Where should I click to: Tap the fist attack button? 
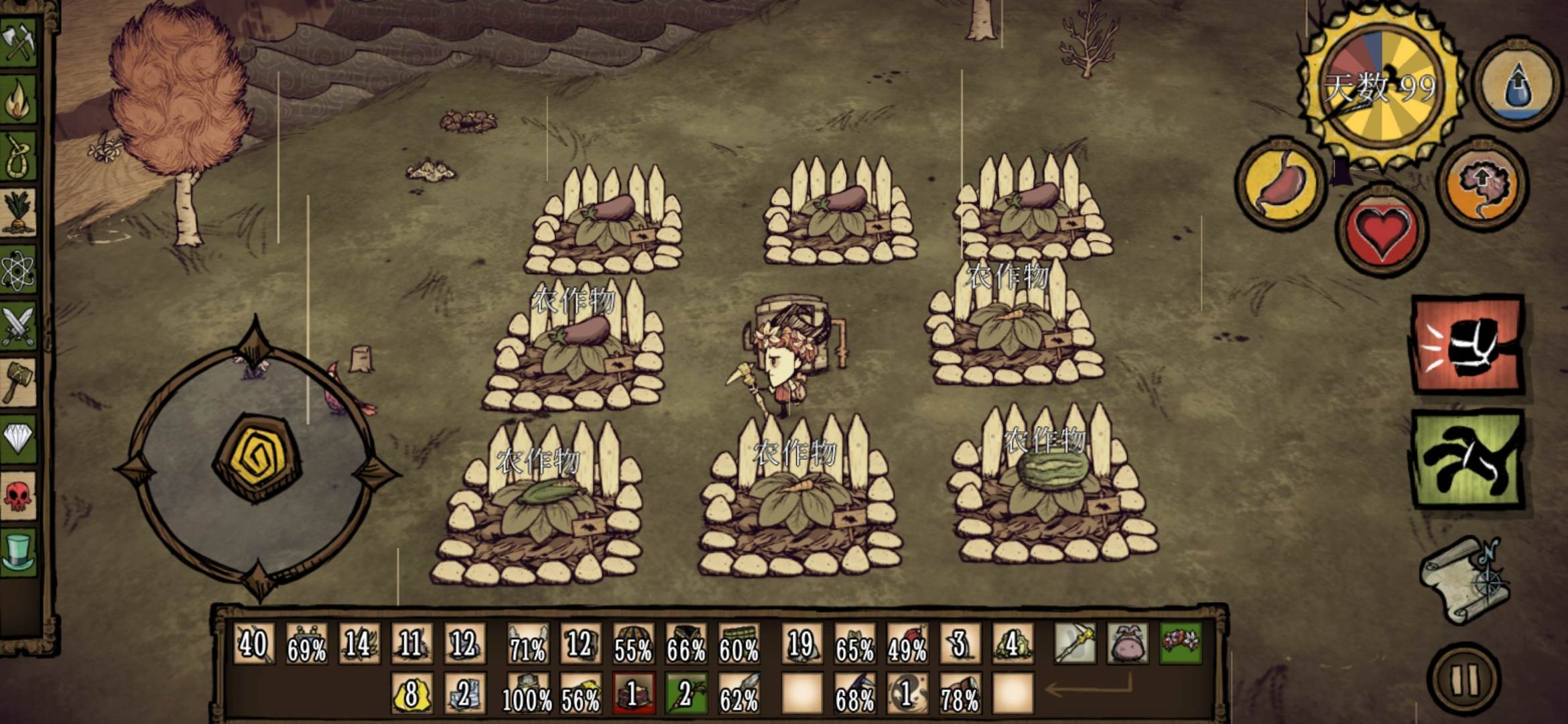click(x=1469, y=345)
